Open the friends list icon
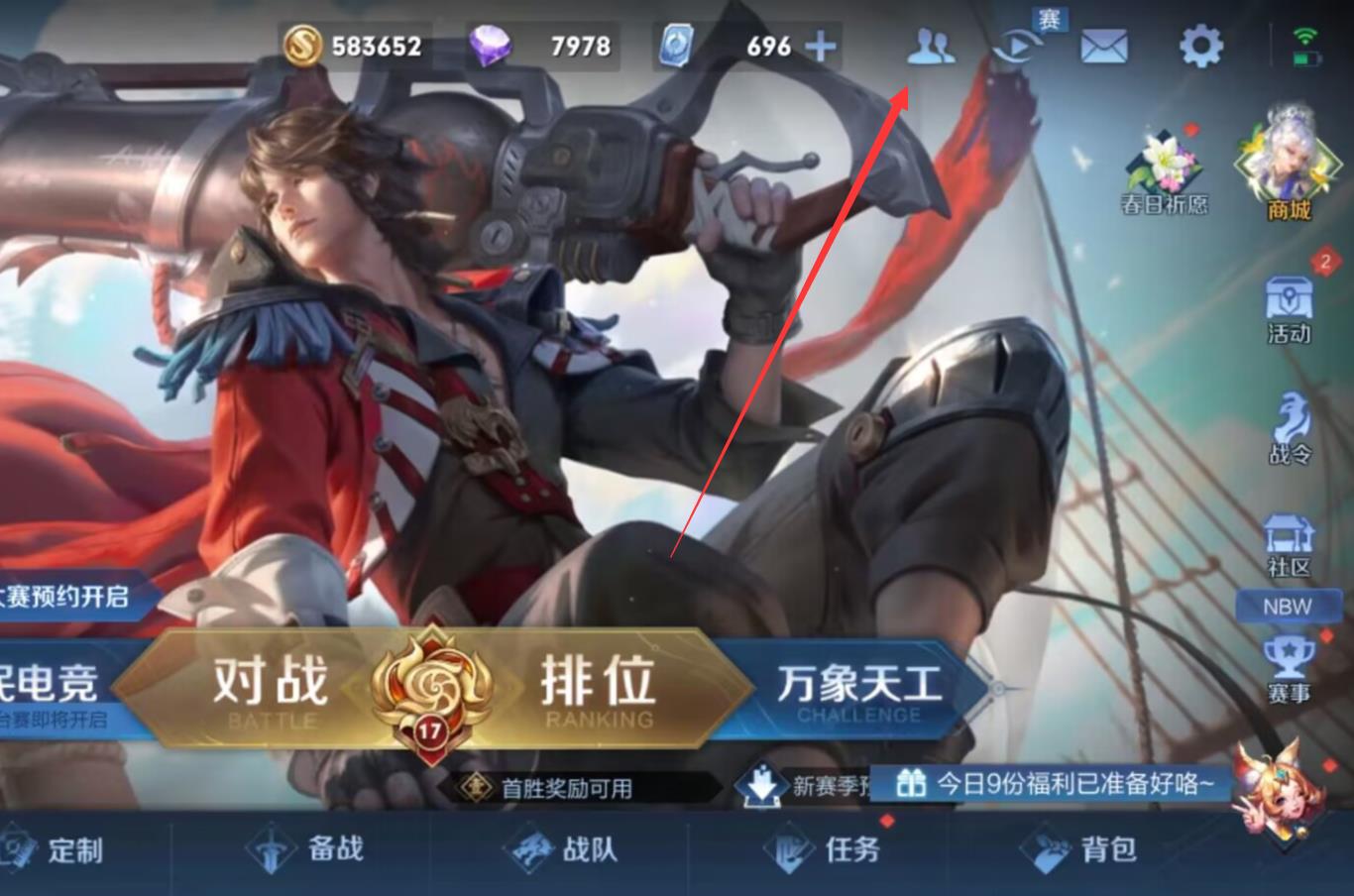 (x=930, y=48)
